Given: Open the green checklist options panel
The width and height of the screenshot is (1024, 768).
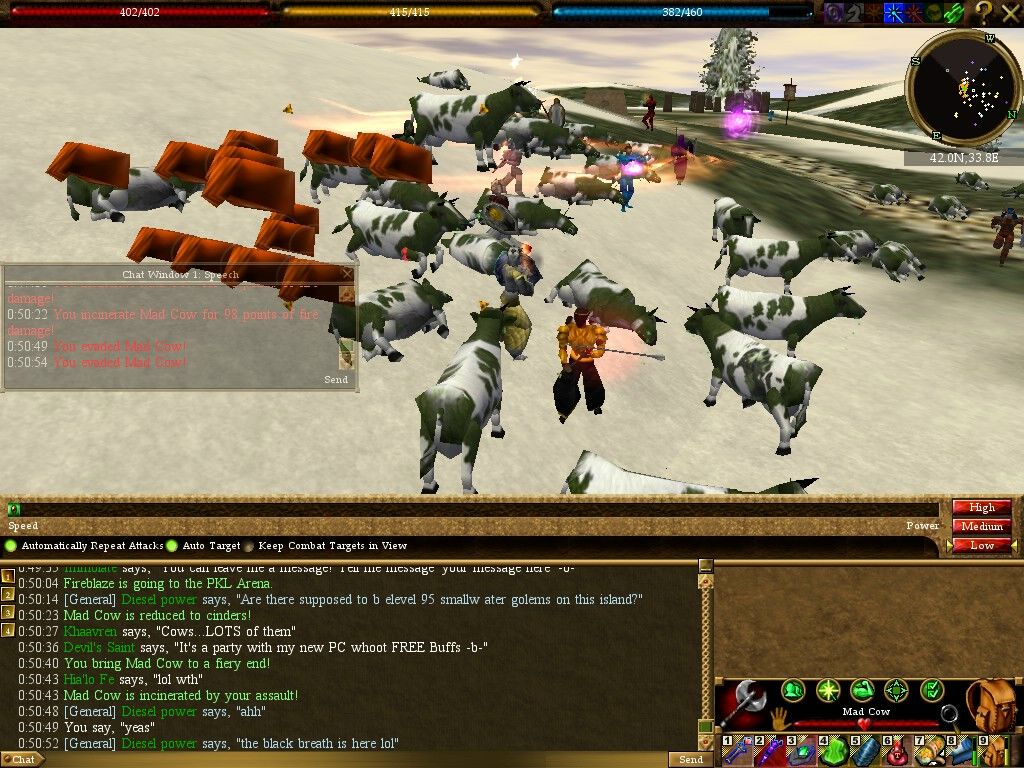Looking at the screenshot, I should point(932,690).
